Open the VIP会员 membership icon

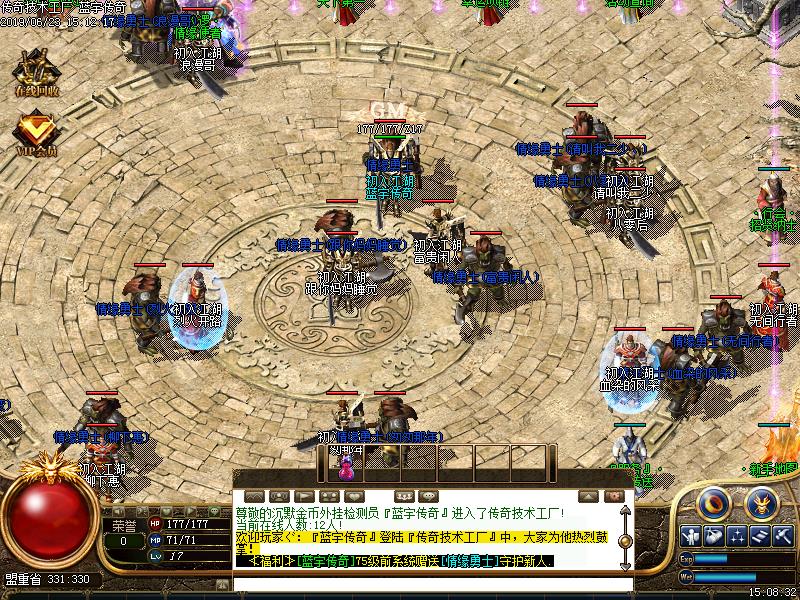36,135
